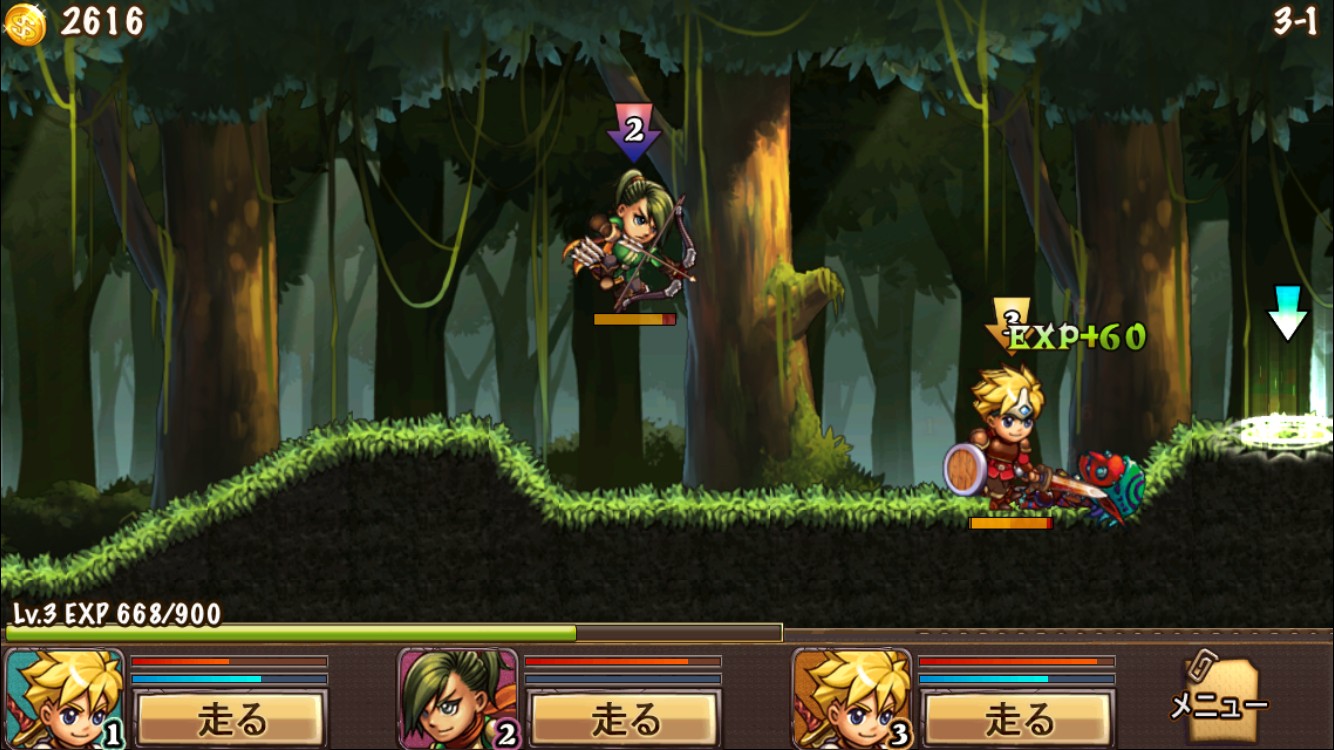Tap the 走る button for hero 3
The image size is (1334, 750).
(1017, 718)
